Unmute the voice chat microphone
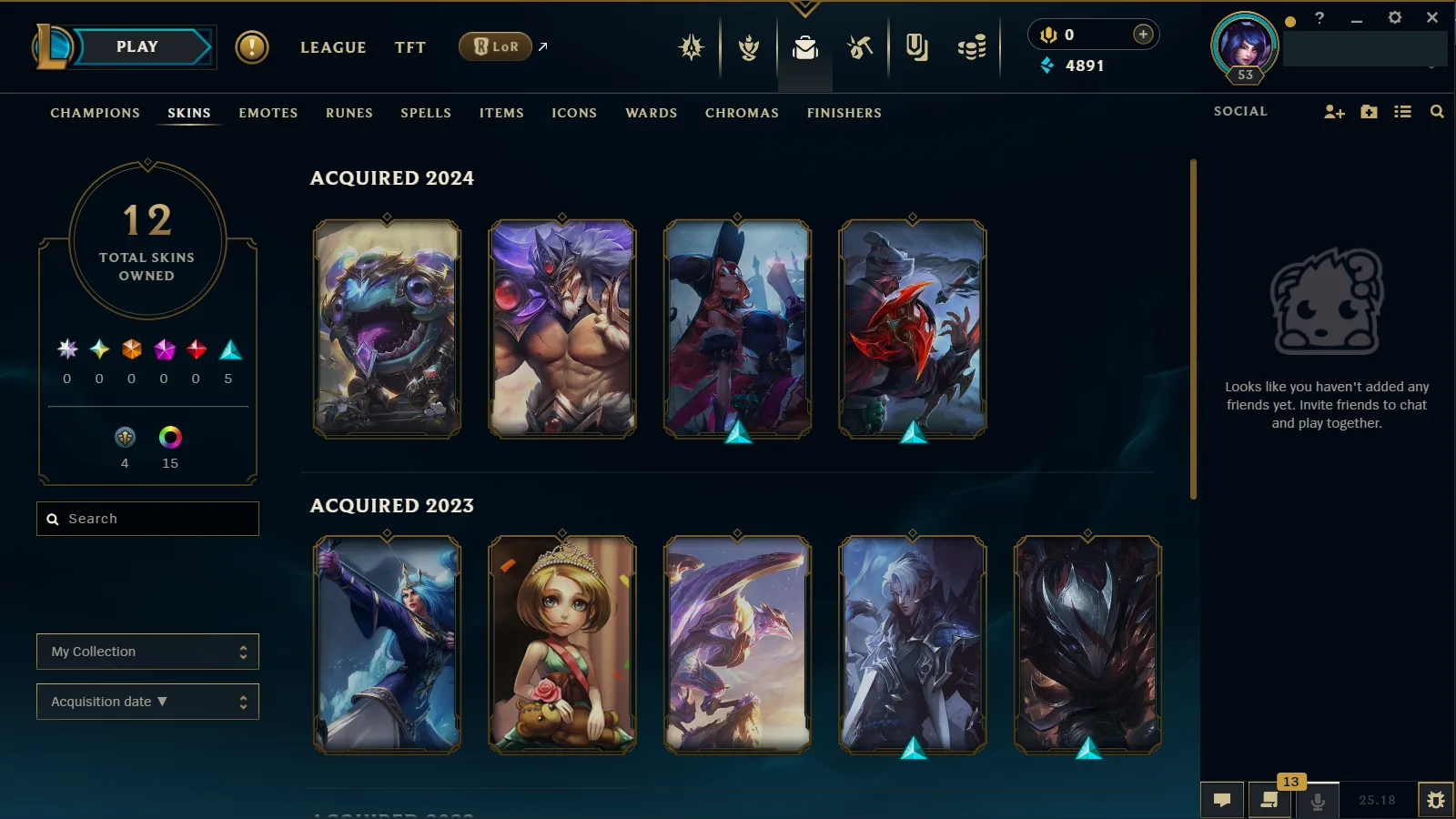This screenshot has height=819, width=1456. click(x=1318, y=800)
